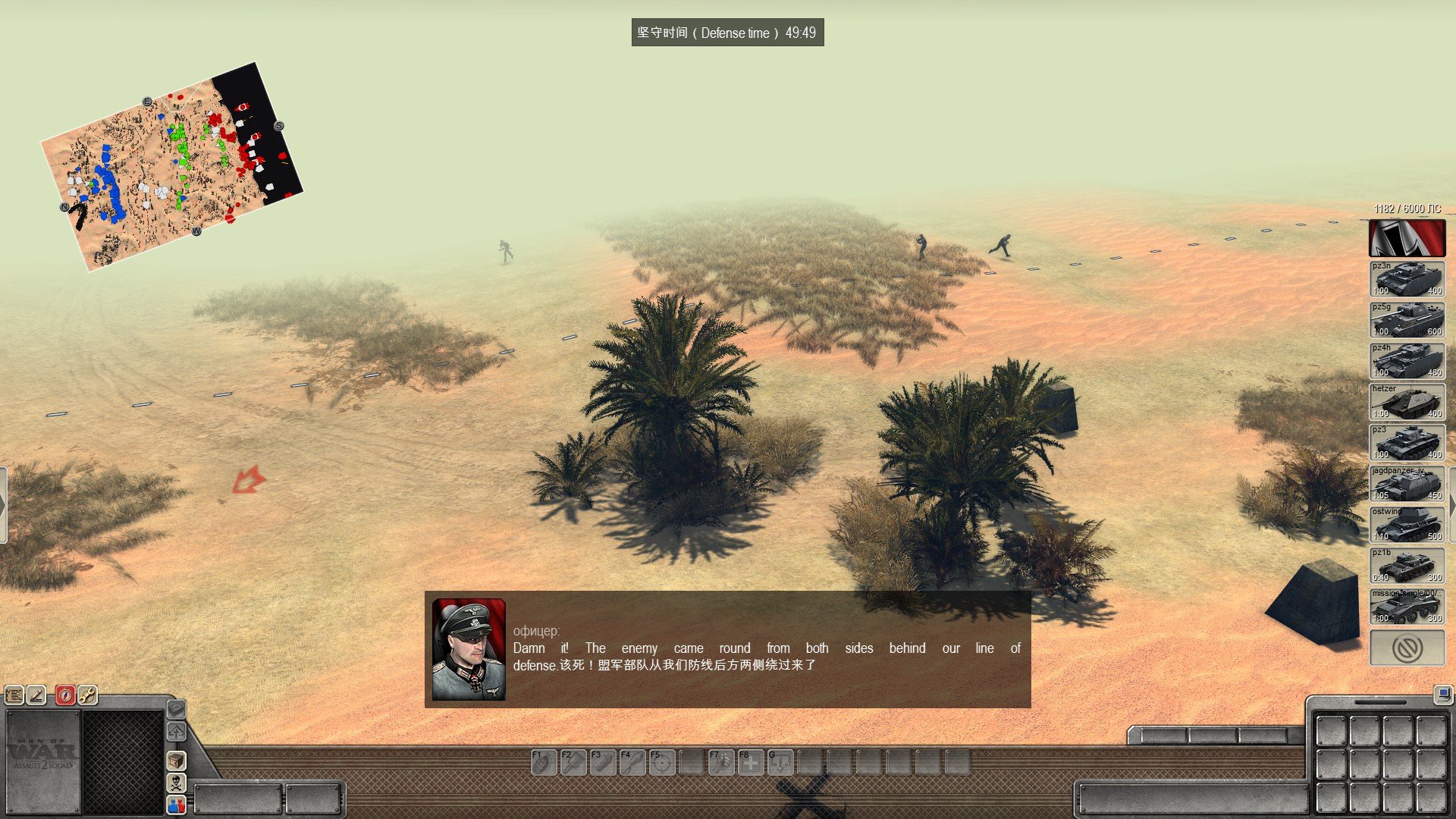Open the minimap in the top-left
The width and height of the screenshot is (1456, 819).
171,165
